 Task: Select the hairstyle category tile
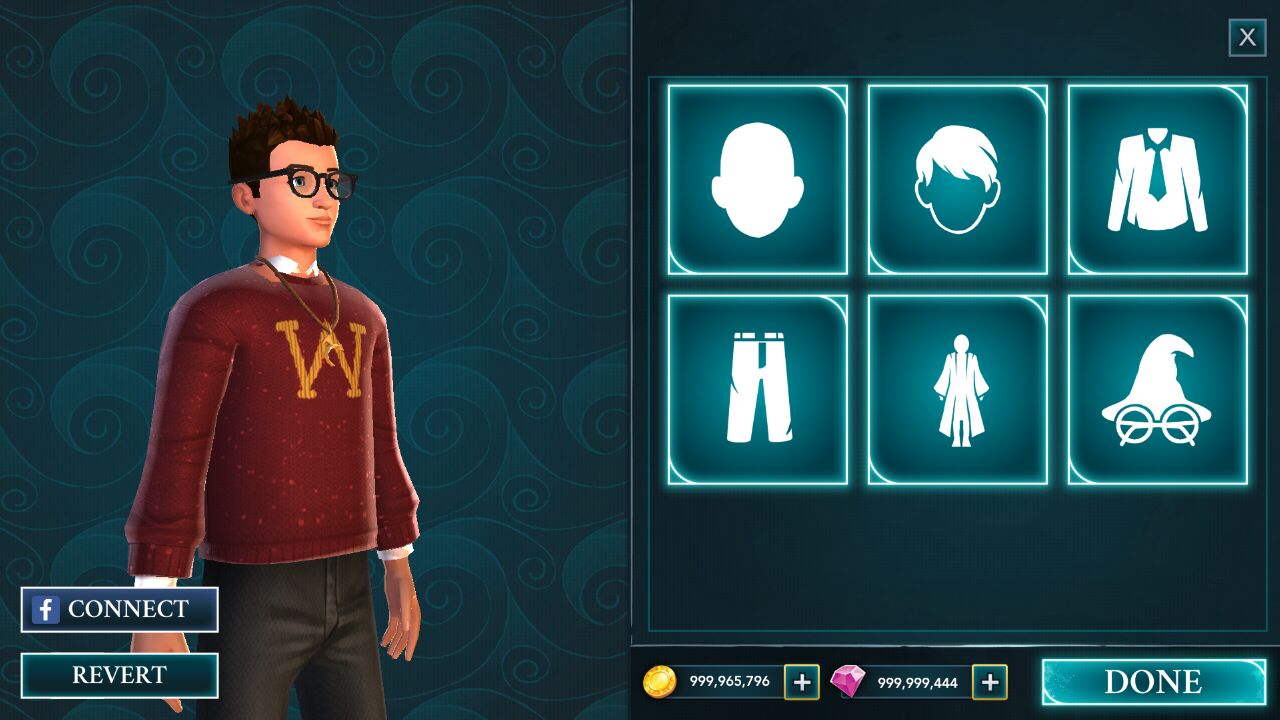[x=957, y=180]
